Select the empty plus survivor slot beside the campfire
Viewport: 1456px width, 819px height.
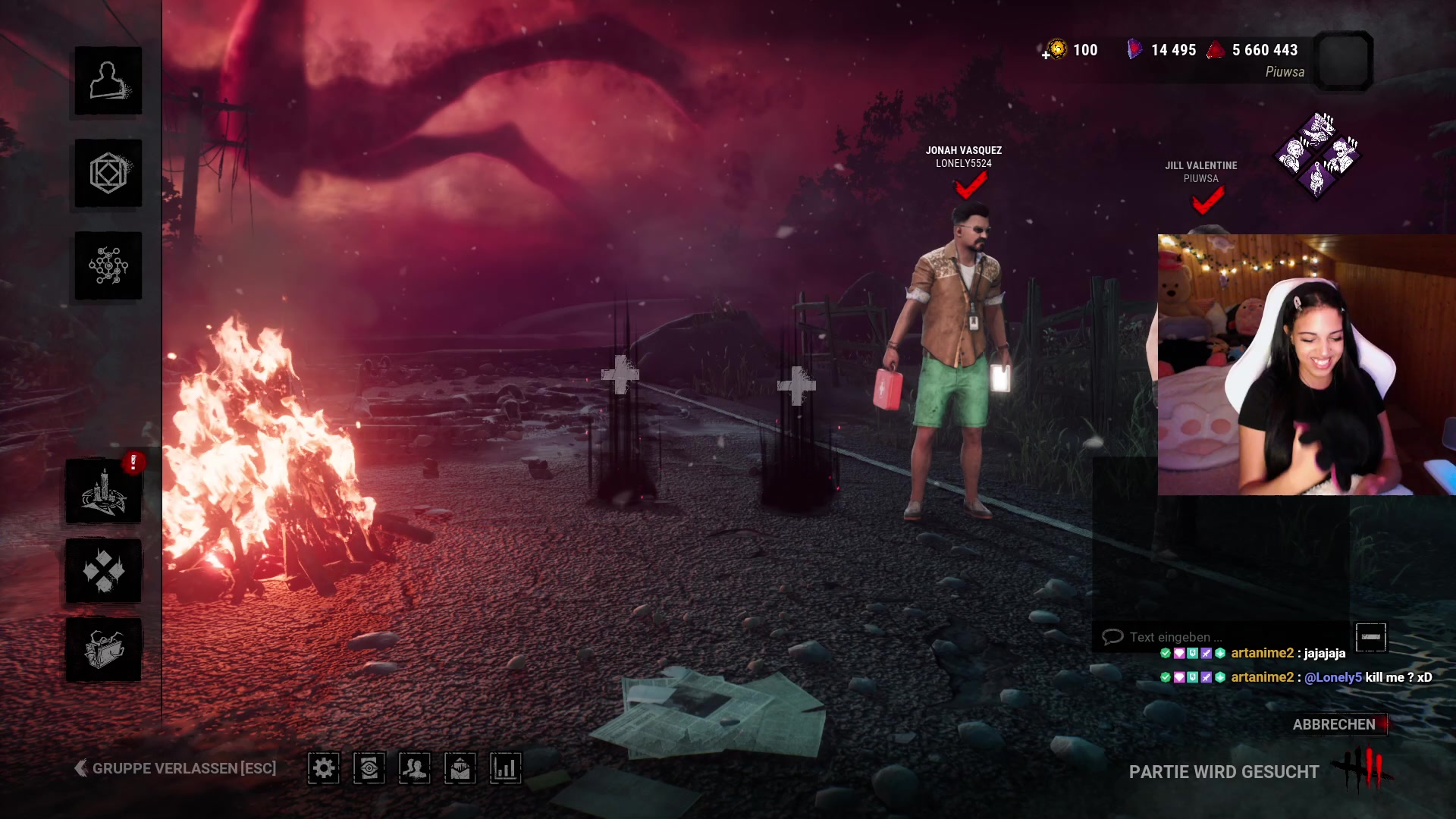pyautogui.click(x=620, y=375)
